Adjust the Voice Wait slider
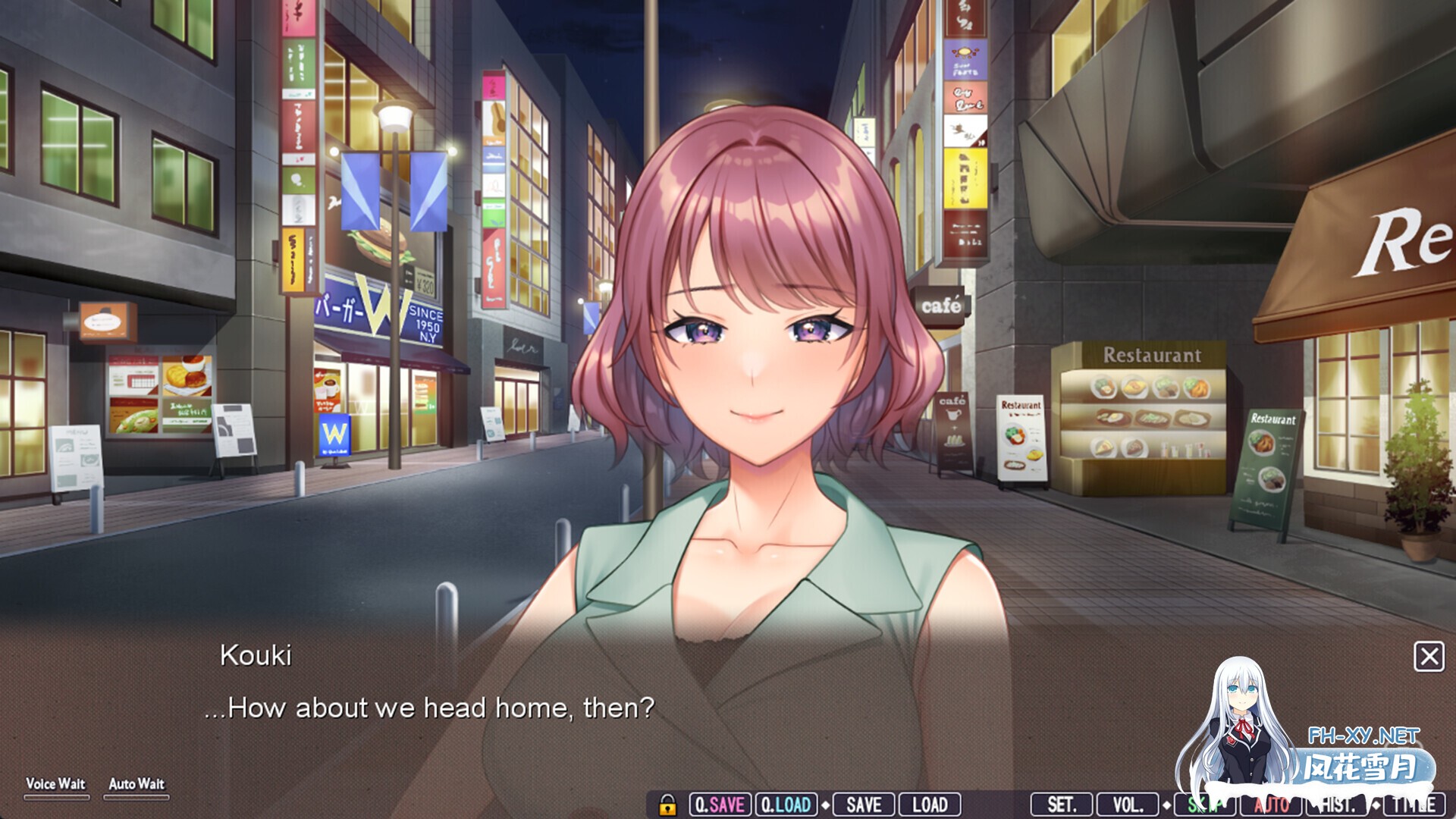 (56, 797)
